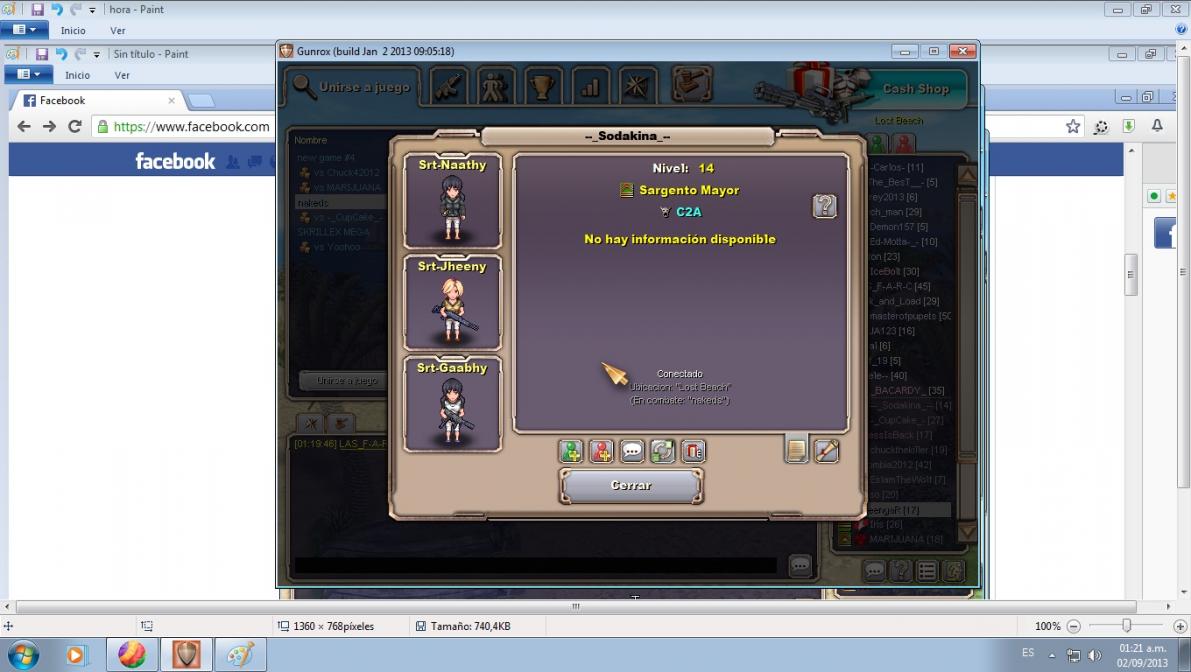
Task: Open the Cash Shop
Action: (914, 89)
